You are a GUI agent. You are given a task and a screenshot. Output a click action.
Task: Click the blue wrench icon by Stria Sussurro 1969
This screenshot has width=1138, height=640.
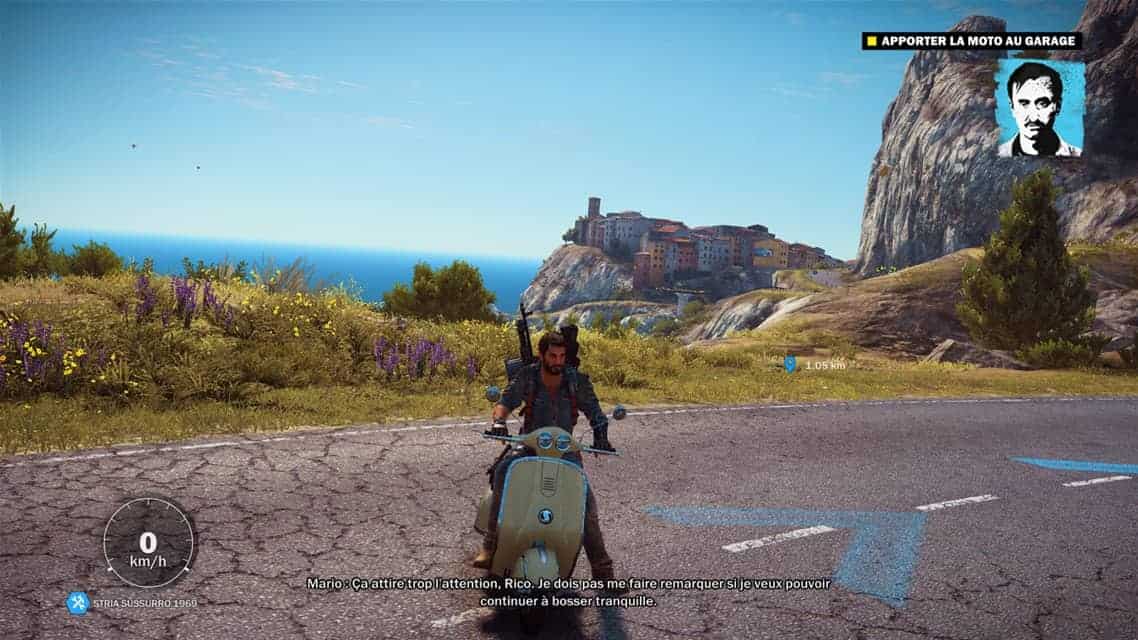coord(77,602)
